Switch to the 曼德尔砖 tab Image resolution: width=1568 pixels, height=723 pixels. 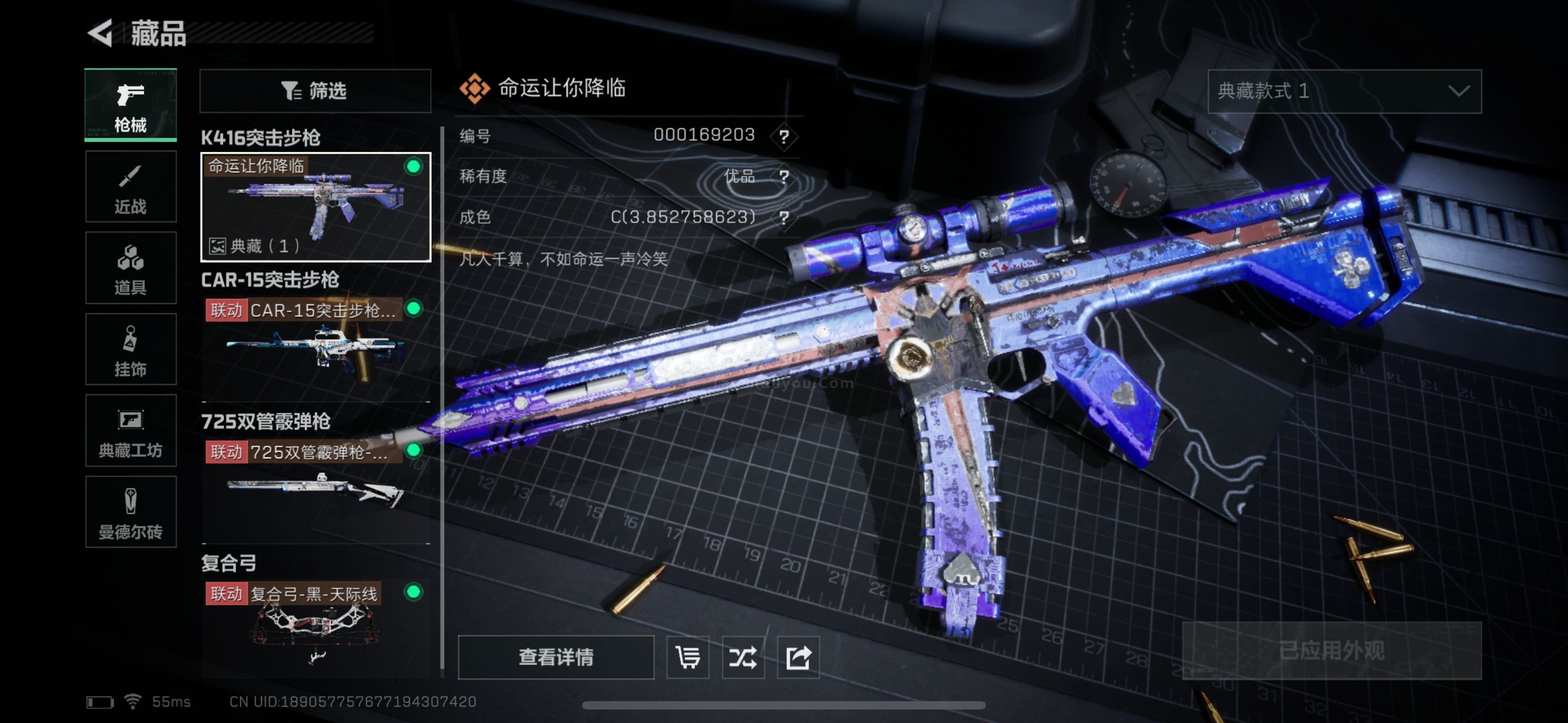point(130,512)
